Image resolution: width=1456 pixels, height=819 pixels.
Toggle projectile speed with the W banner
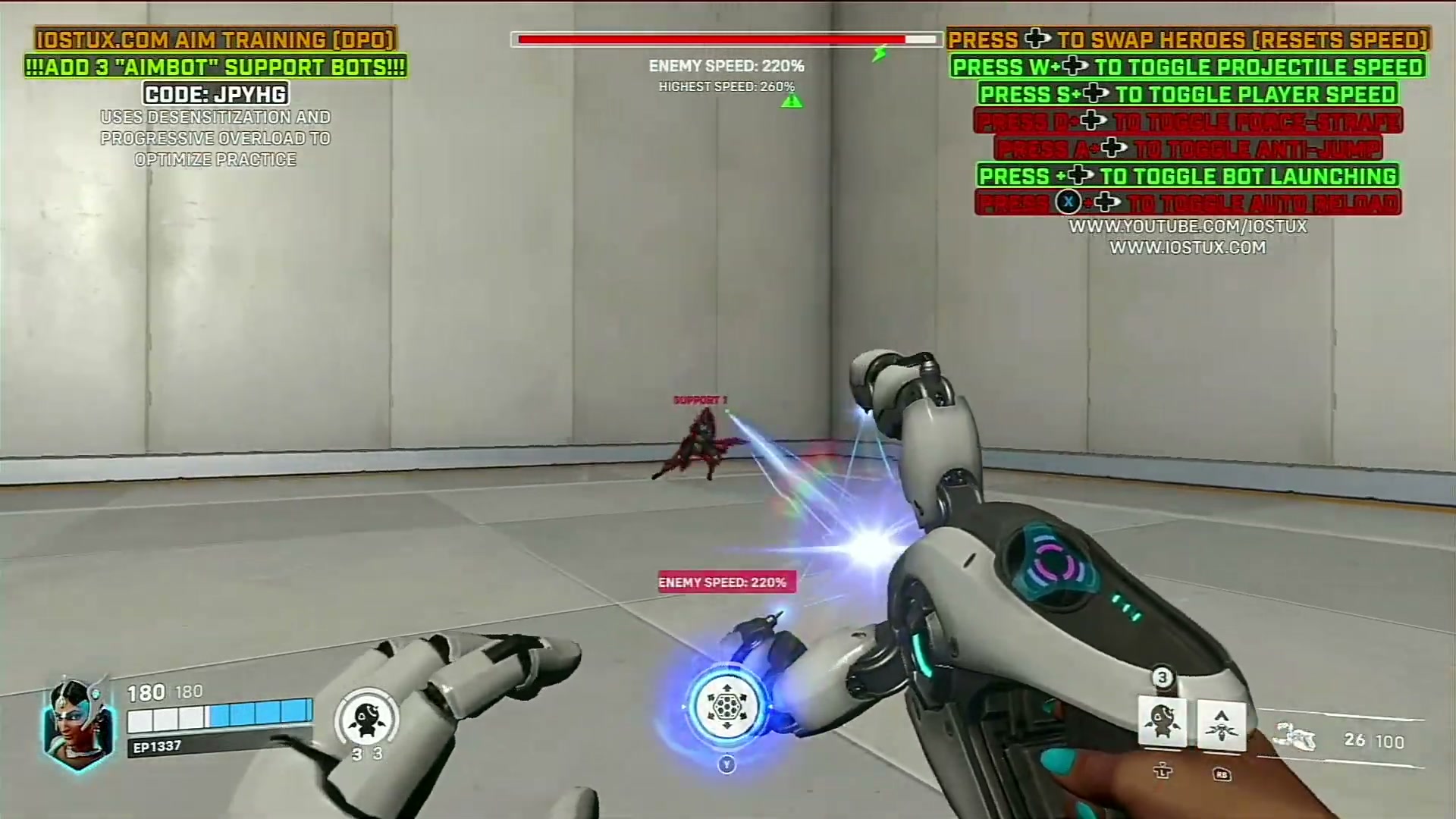coord(1188,67)
